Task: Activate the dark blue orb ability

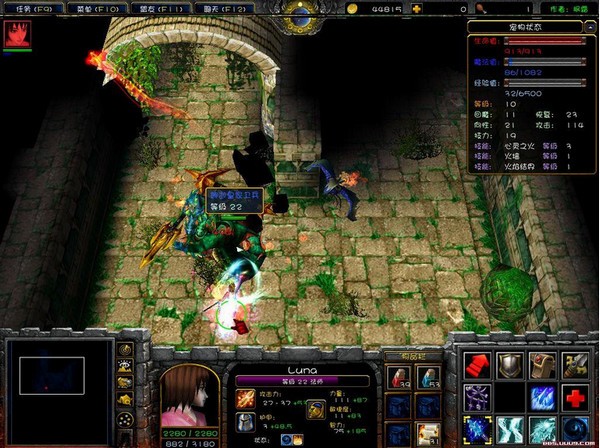Action: click(x=574, y=430)
